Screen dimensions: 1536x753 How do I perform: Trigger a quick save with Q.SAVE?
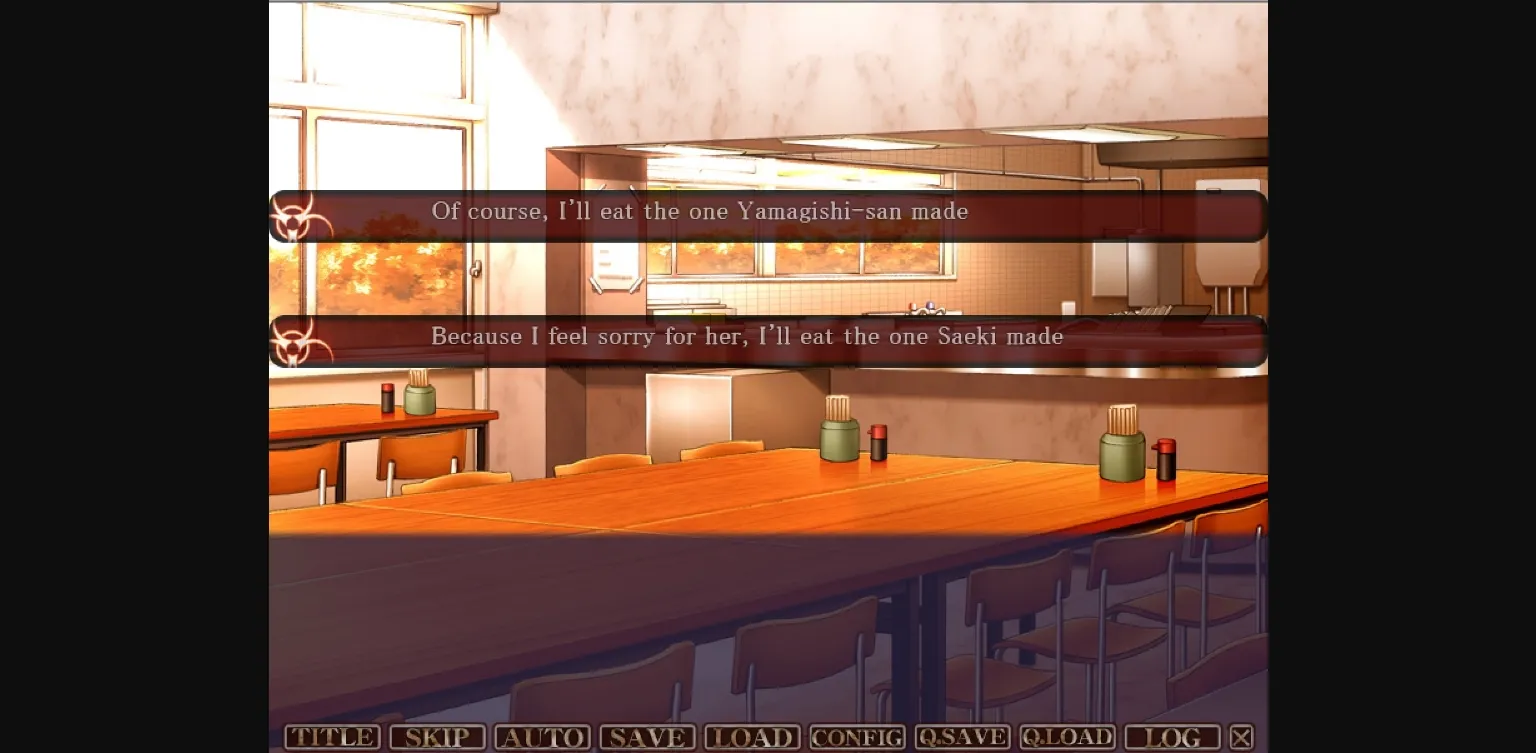(962, 737)
